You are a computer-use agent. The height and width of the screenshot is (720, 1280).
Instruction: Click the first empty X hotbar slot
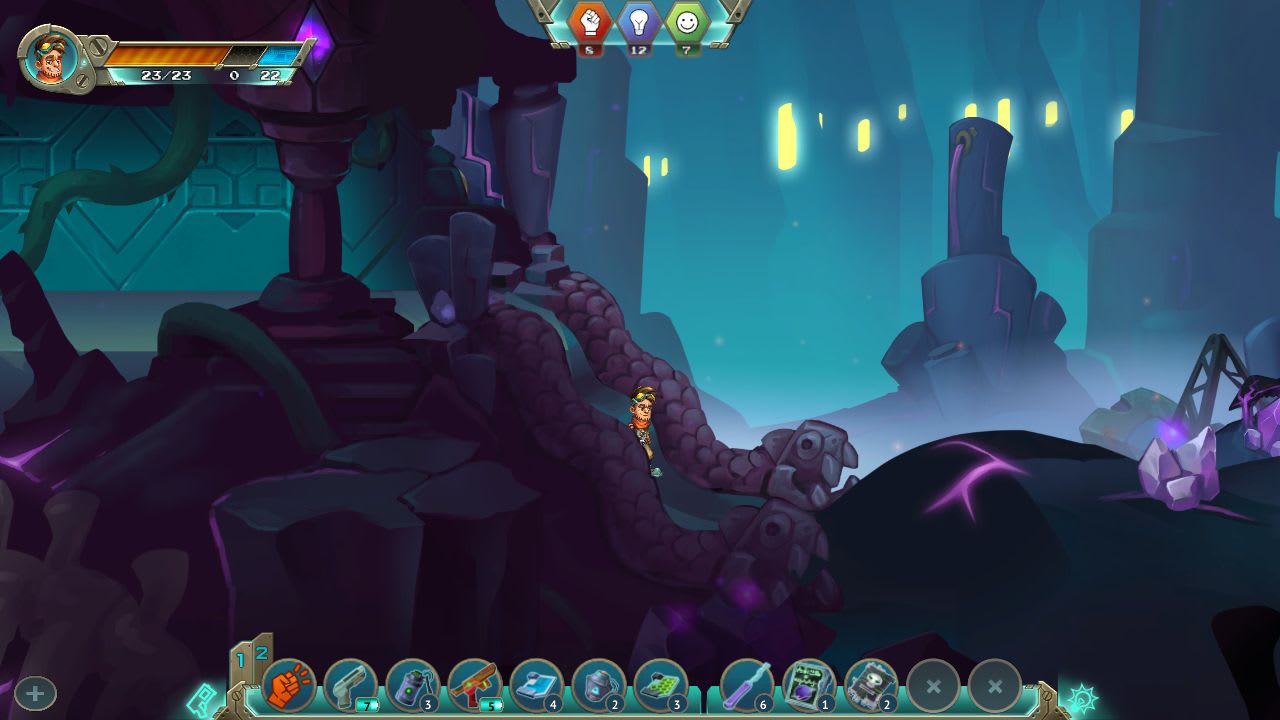933,685
